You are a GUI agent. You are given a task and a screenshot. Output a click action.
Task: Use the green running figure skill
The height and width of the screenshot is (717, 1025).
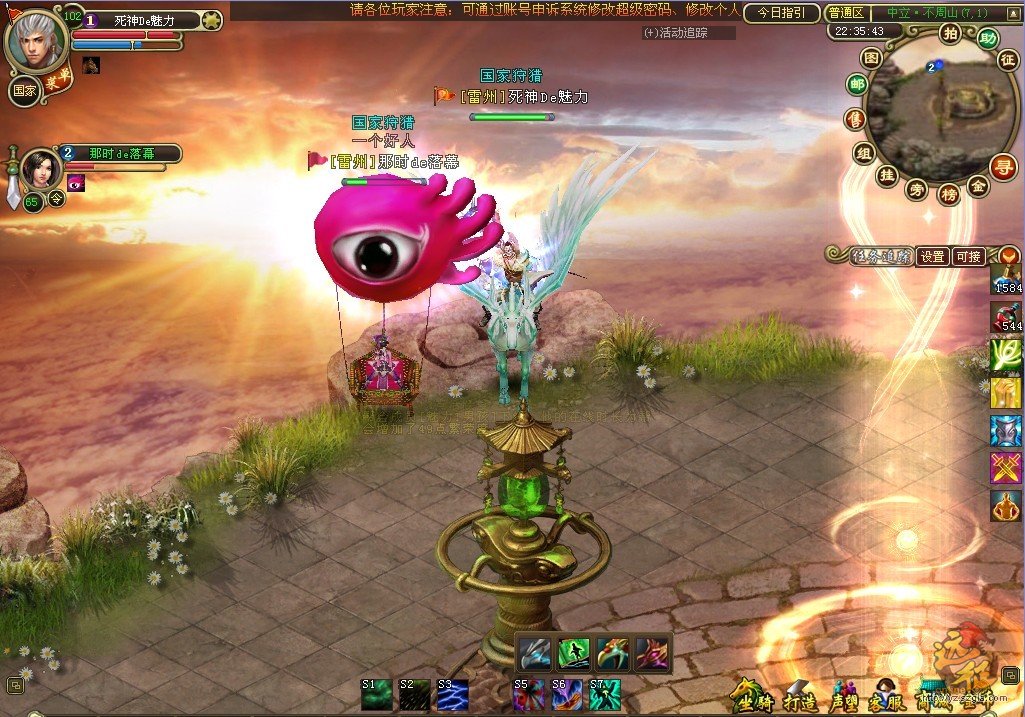click(x=573, y=653)
